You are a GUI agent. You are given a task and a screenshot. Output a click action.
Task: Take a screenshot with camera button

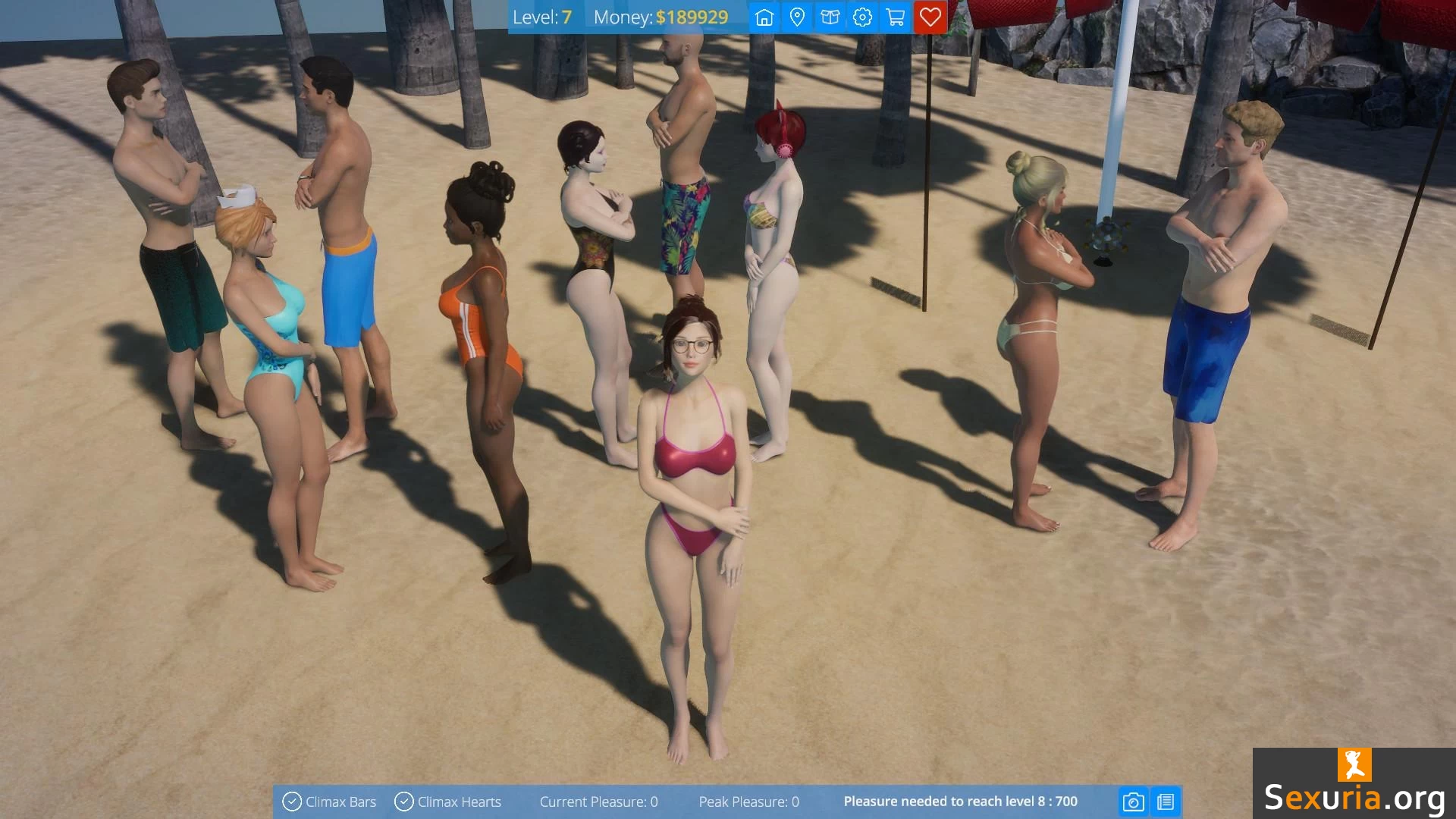1133,802
